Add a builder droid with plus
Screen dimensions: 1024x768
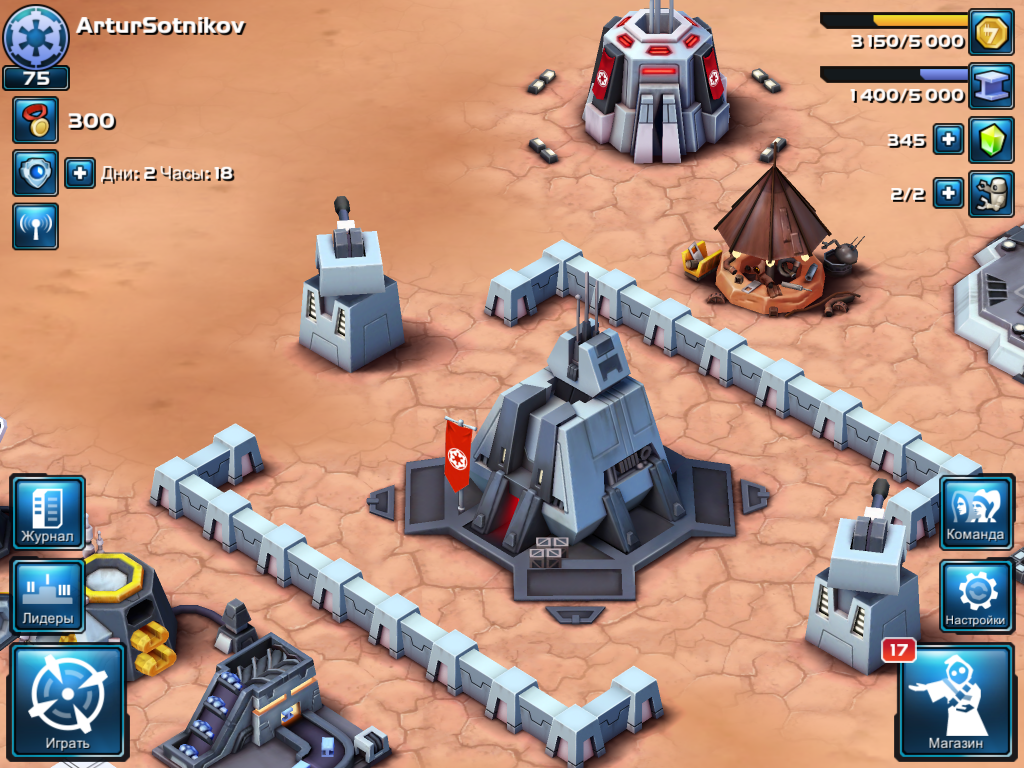tap(948, 193)
